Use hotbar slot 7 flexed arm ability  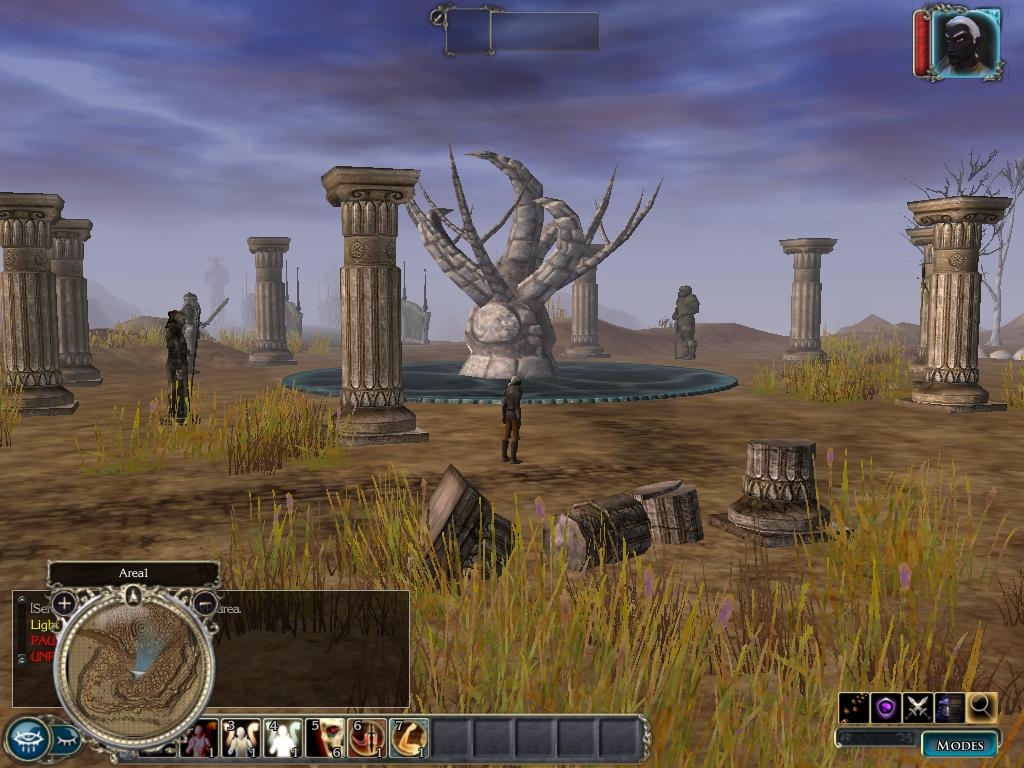point(409,739)
